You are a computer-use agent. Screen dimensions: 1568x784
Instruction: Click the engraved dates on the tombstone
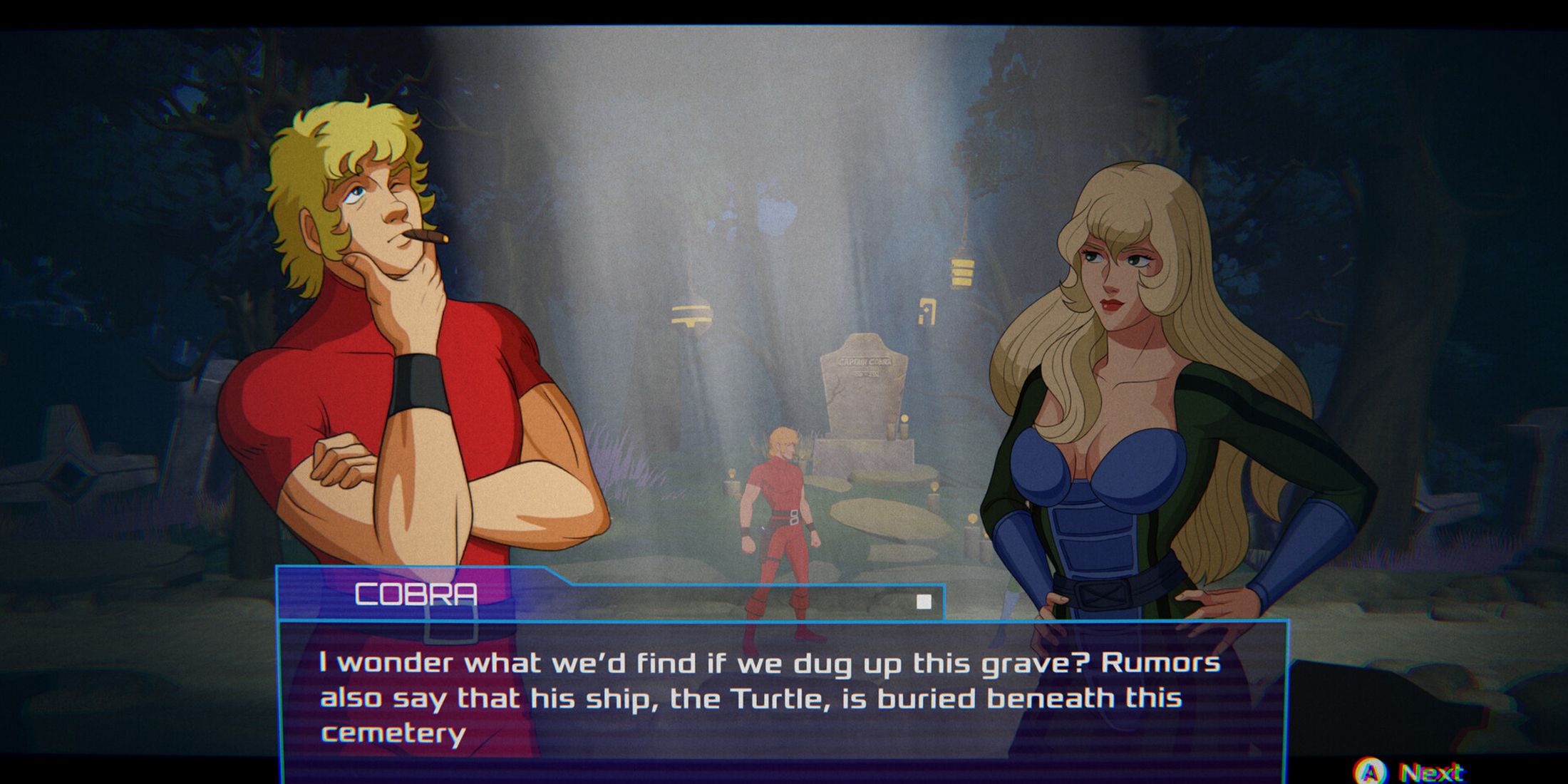[x=865, y=375]
